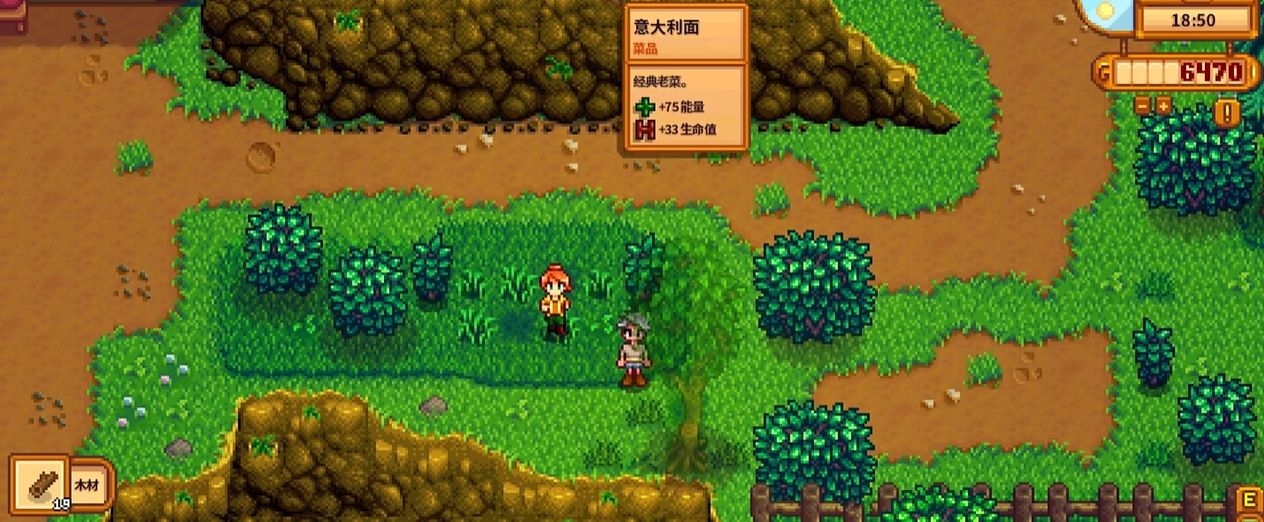Open the journal exclamation mark button
The height and width of the screenshot is (522, 1264).
[x=1227, y=112]
